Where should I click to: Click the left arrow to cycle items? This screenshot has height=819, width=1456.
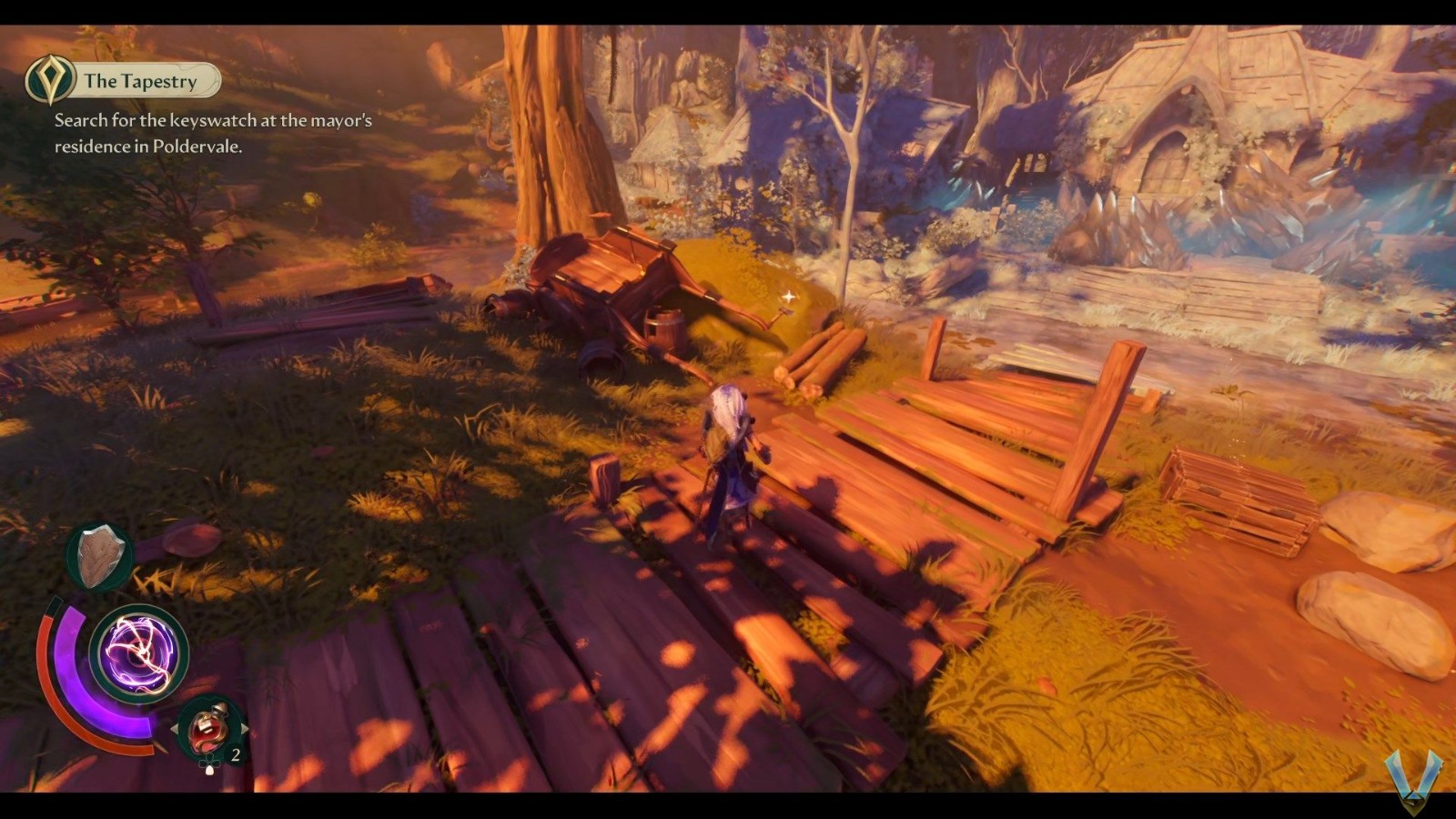175,728
